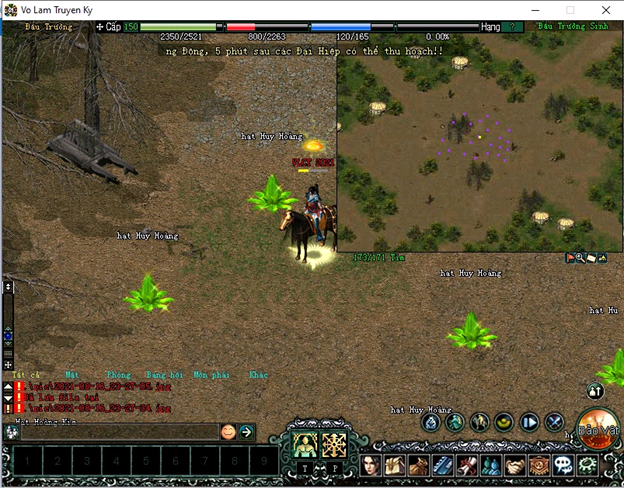This screenshot has height=488, width=624.
Task: Open the Phòng chat tab
Action: [x=118, y=374]
